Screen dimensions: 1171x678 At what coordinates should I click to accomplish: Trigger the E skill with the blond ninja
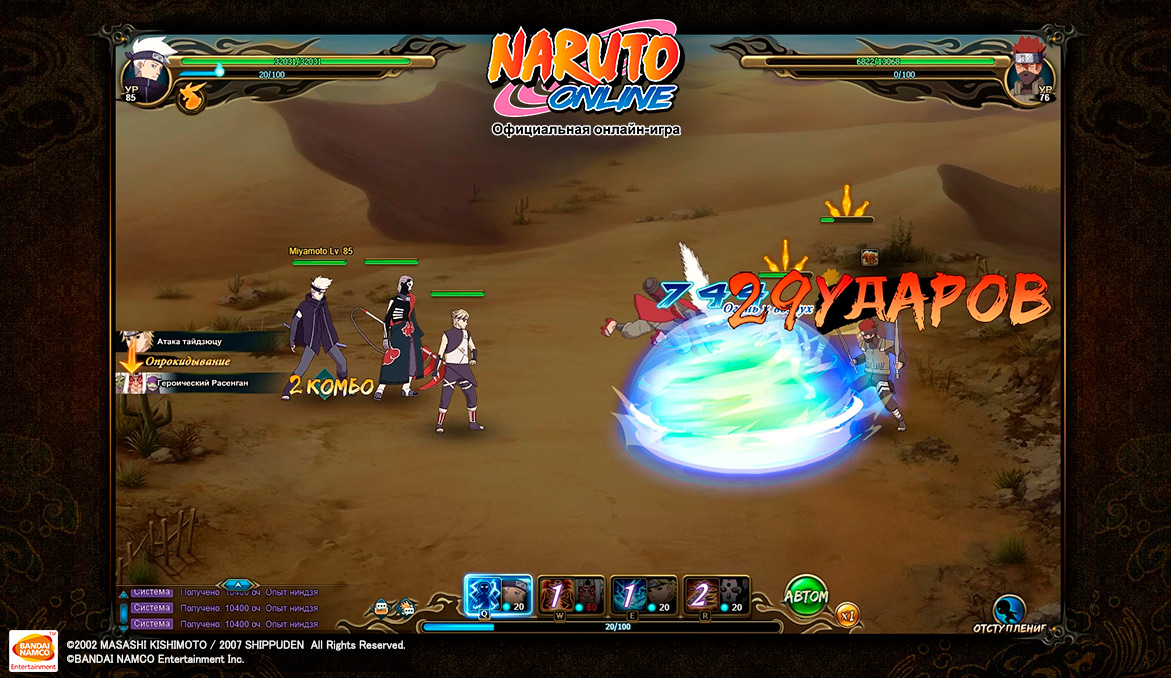645,595
